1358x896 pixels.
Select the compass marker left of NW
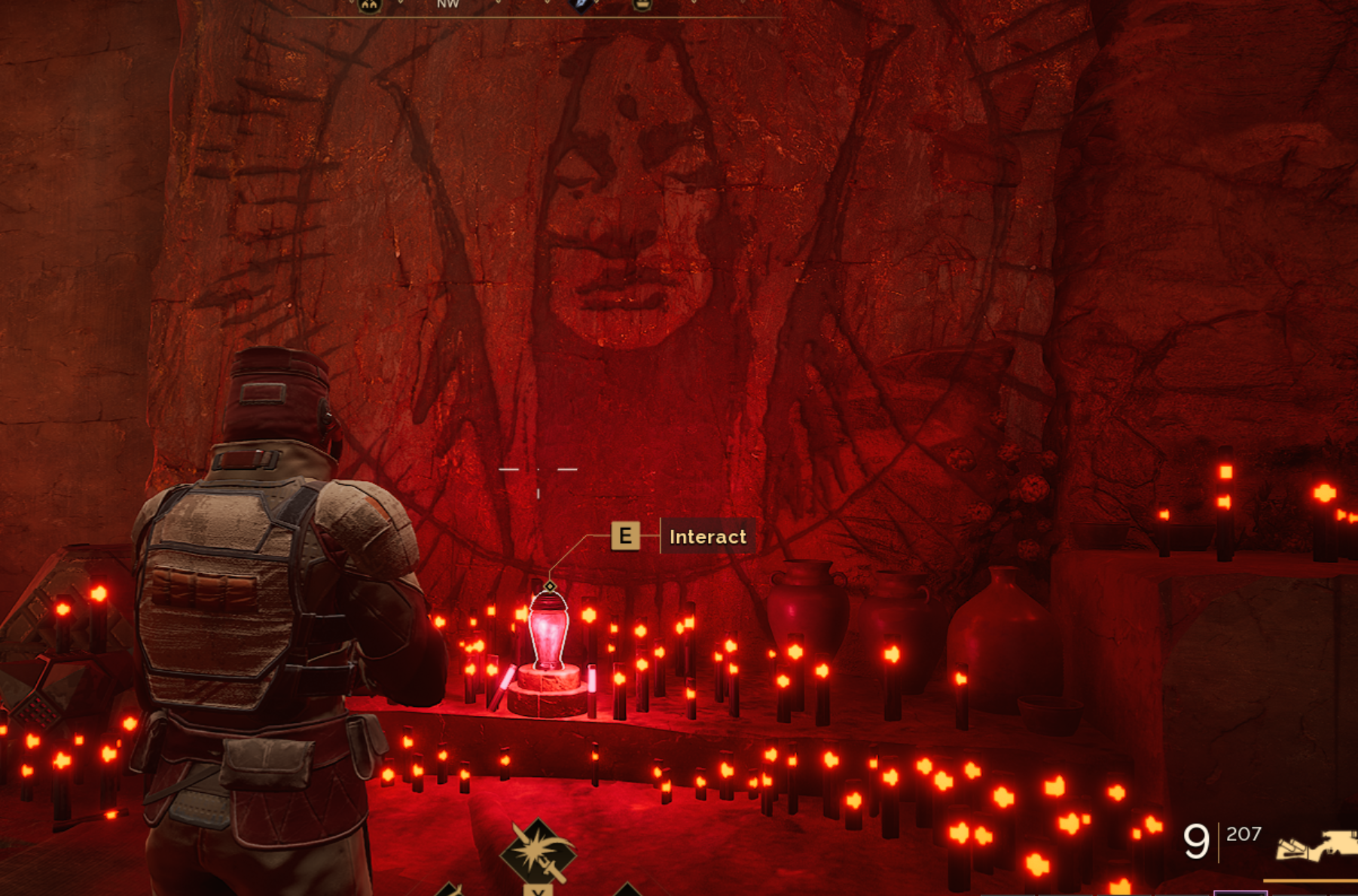369,5
